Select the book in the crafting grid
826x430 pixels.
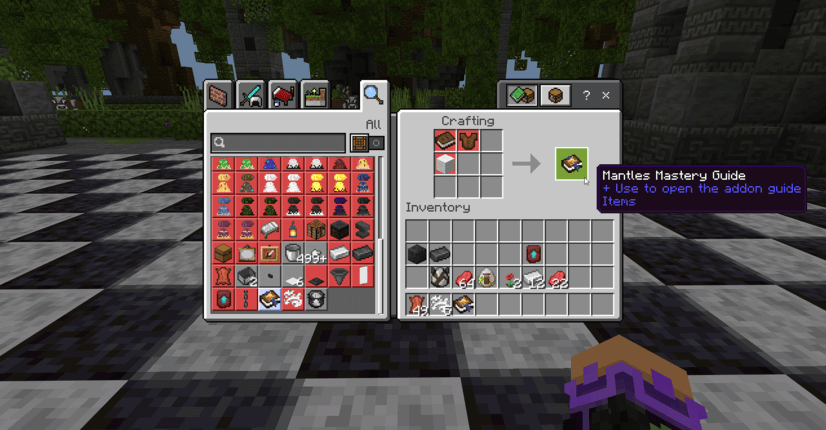click(x=445, y=140)
